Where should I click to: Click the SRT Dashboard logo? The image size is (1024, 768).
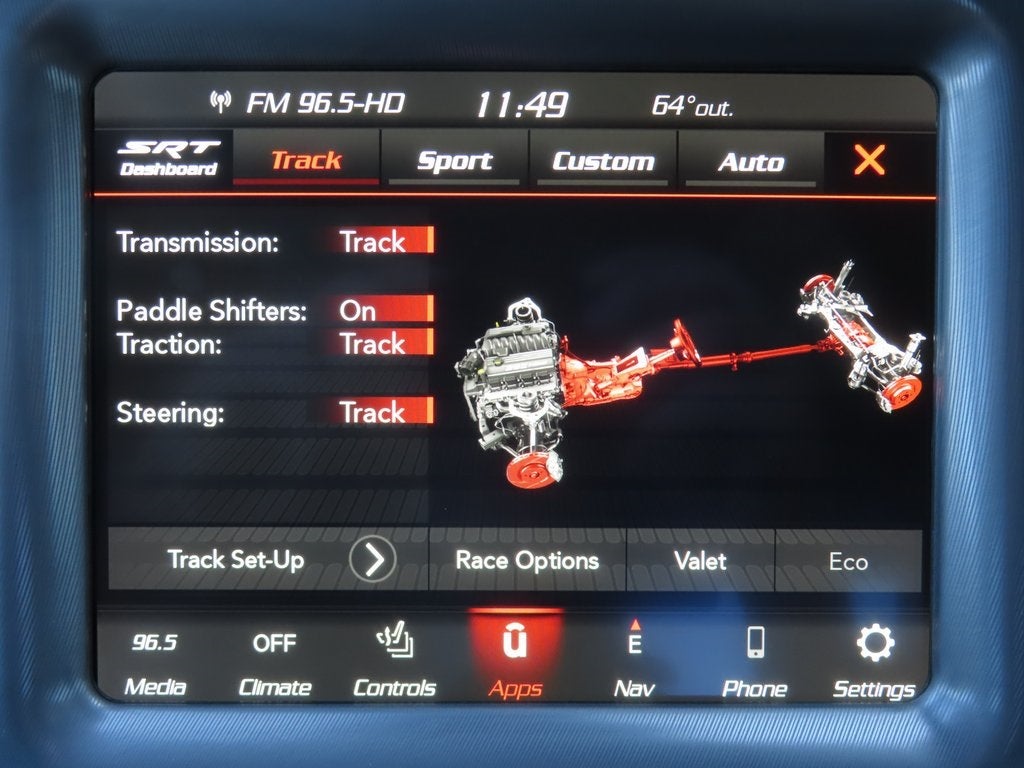click(x=168, y=159)
